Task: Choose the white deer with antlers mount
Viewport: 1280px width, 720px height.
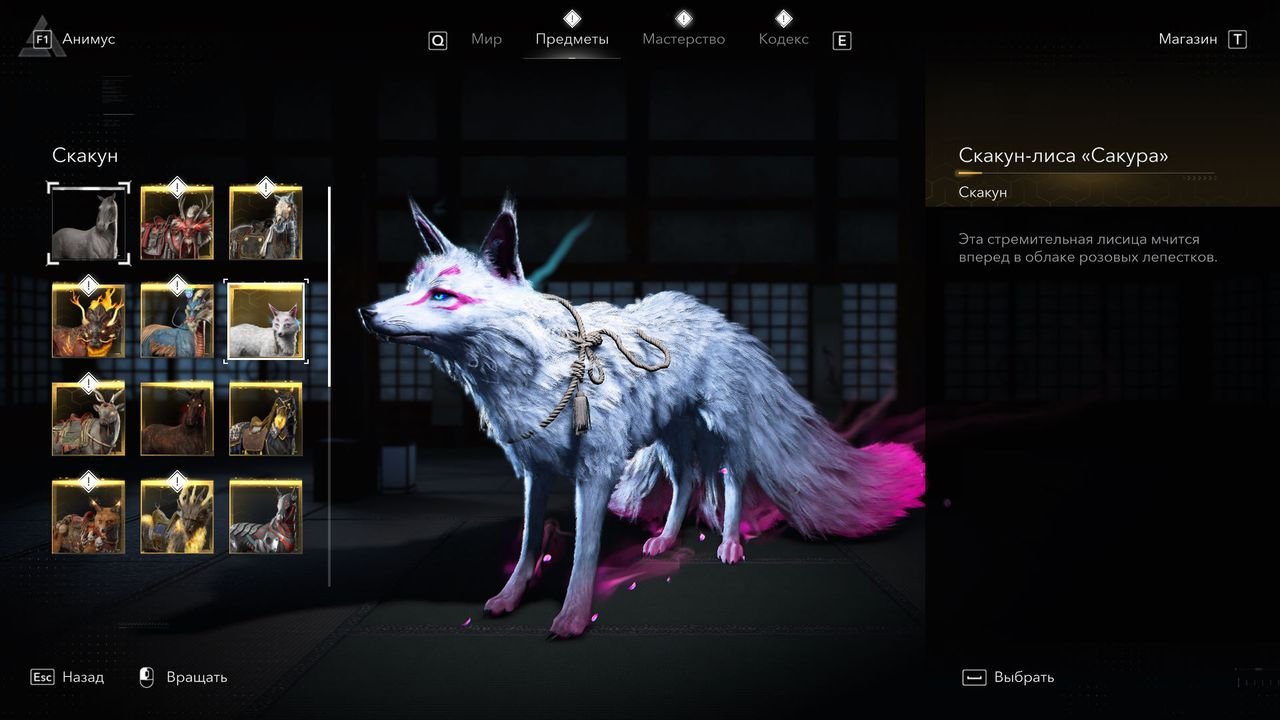Action: [x=89, y=418]
